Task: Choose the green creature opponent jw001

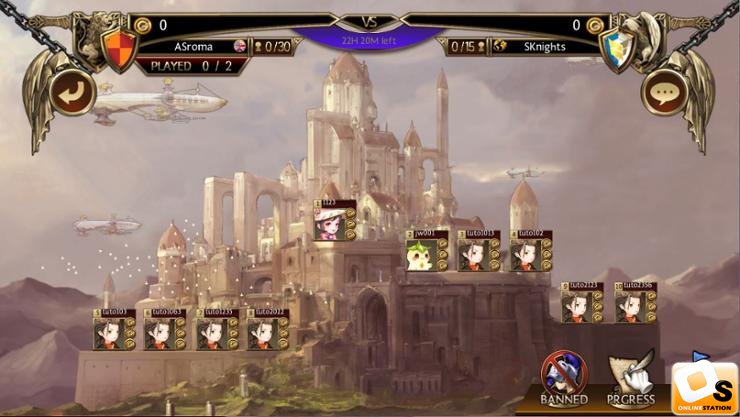Action: (425, 253)
